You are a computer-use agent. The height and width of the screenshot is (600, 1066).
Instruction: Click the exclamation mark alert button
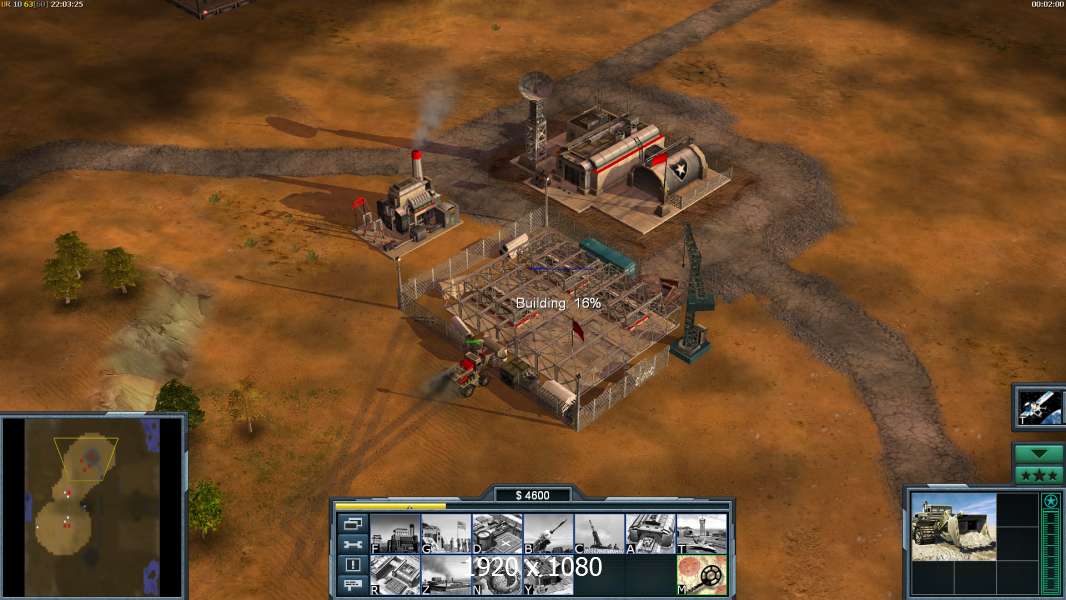(353, 566)
